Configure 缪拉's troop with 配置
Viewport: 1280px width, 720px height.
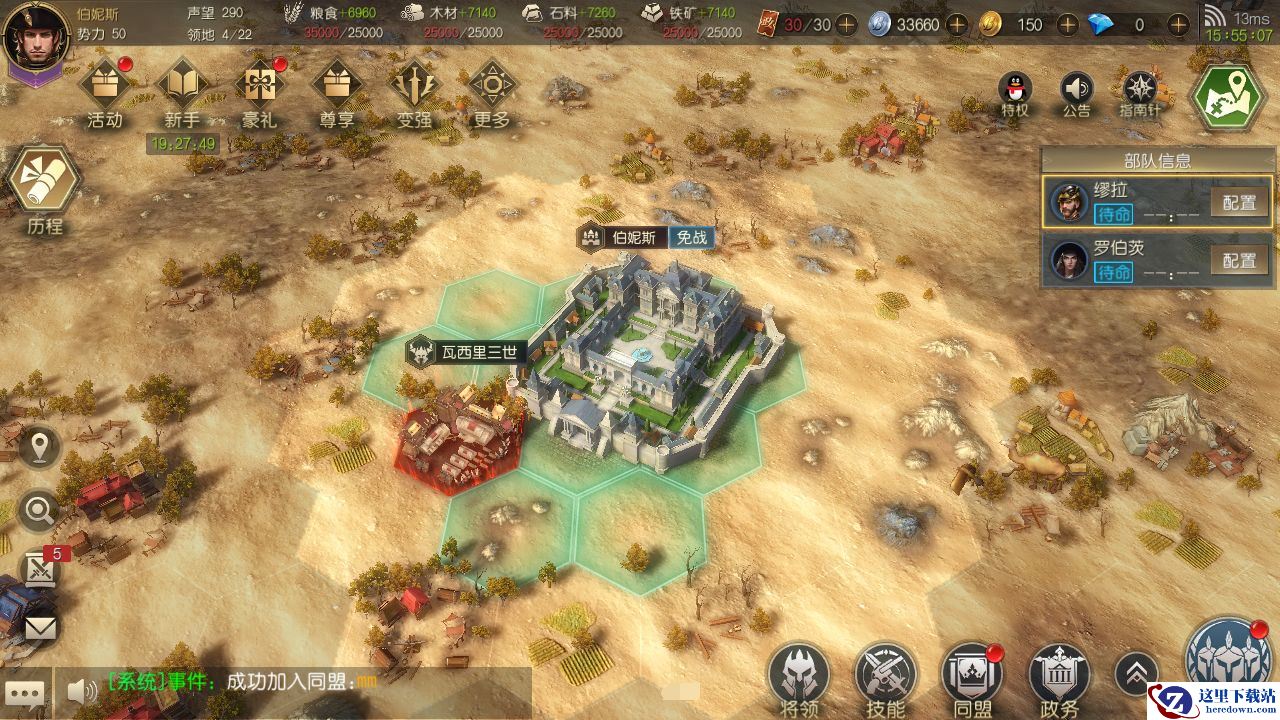coord(1239,203)
